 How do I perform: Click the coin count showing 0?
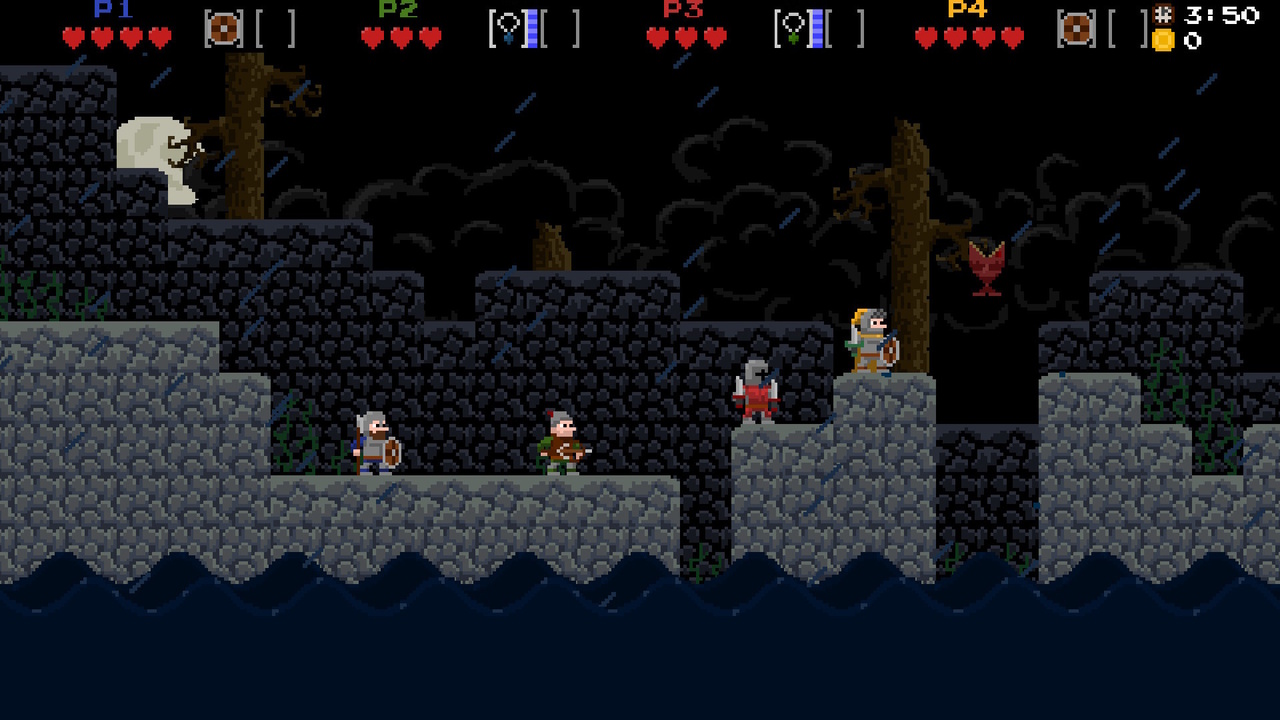click(1195, 40)
